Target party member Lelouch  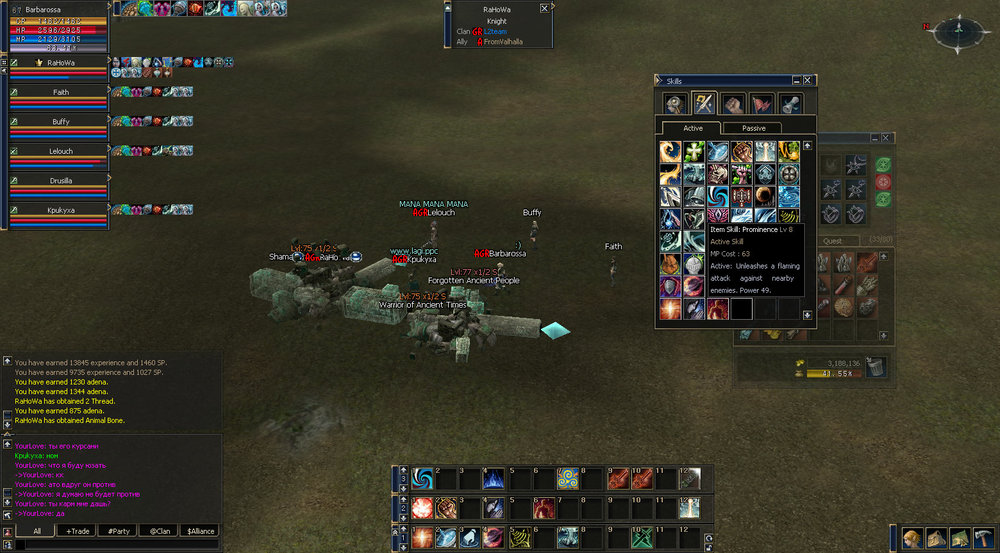coord(60,151)
